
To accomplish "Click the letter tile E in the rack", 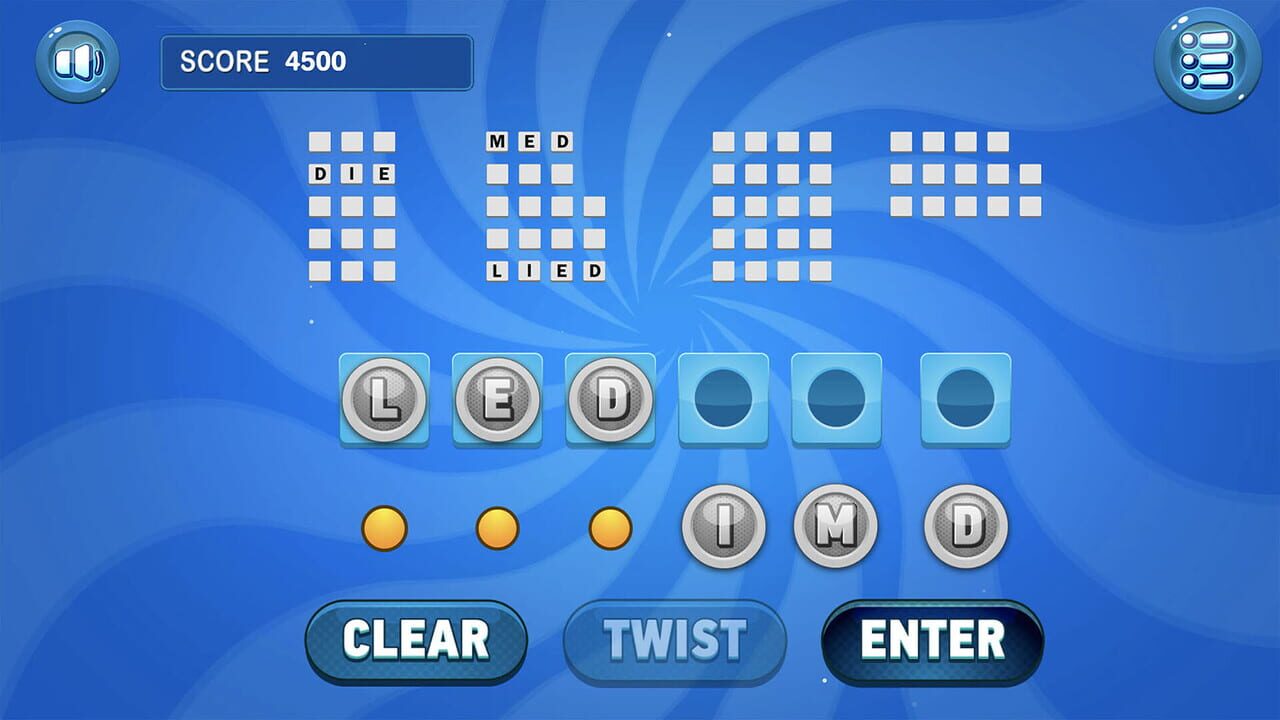I will point(498,400).
